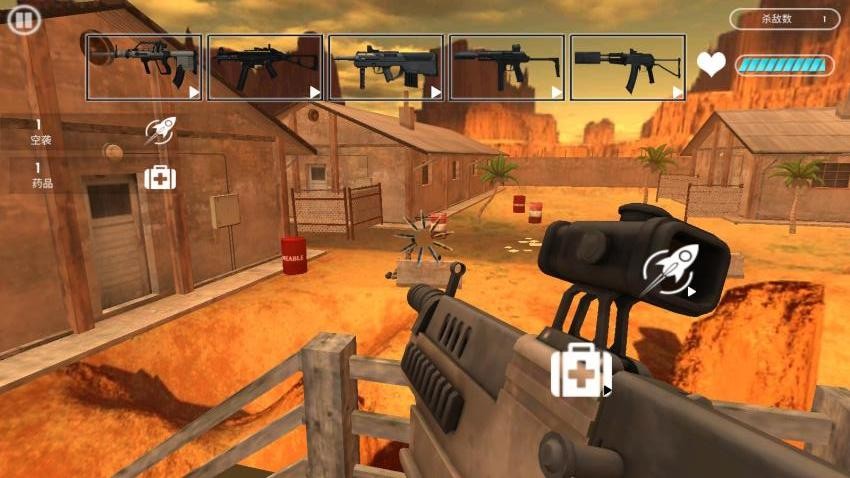The height and width of the screenshot is (478, 850).
Task: Pause the game with the top-left button
Action: [x=24, y=20]
